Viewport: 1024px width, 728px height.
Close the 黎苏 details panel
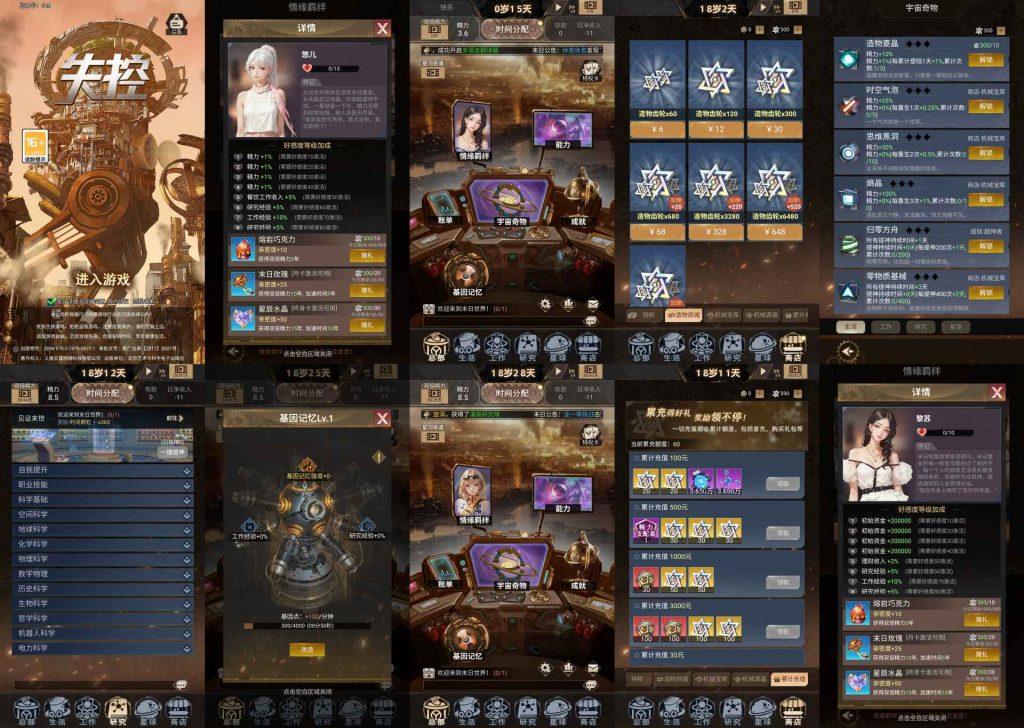coord(996,392)
